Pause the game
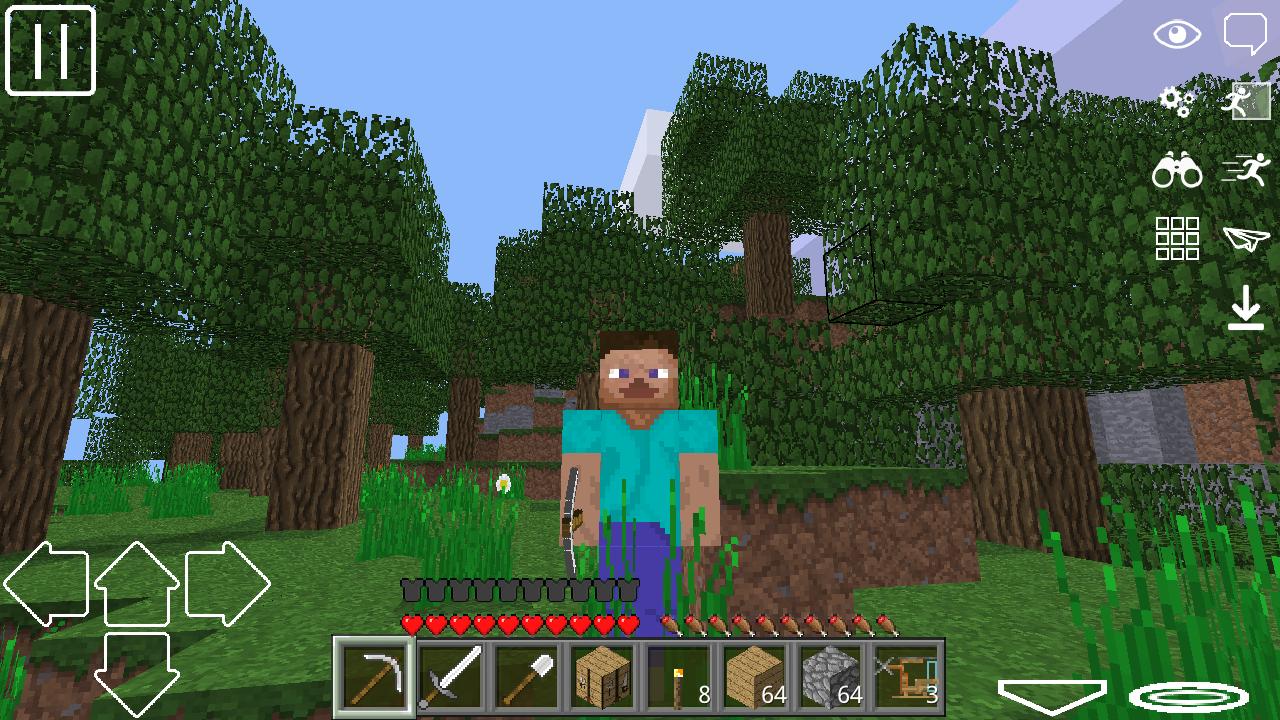This screenshot has height=720, width=1280. click(50, 50)
